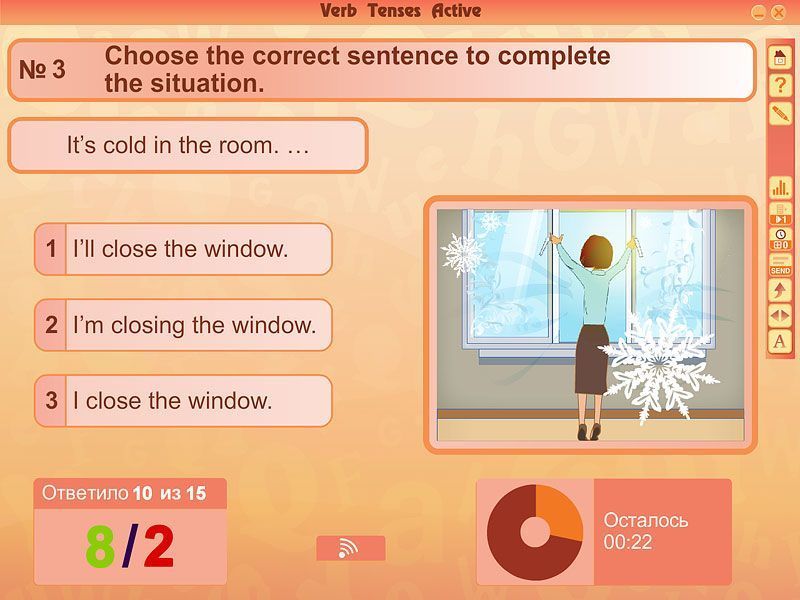
Task: Click the curved up arrow icon
Action: tap(780, 290)
